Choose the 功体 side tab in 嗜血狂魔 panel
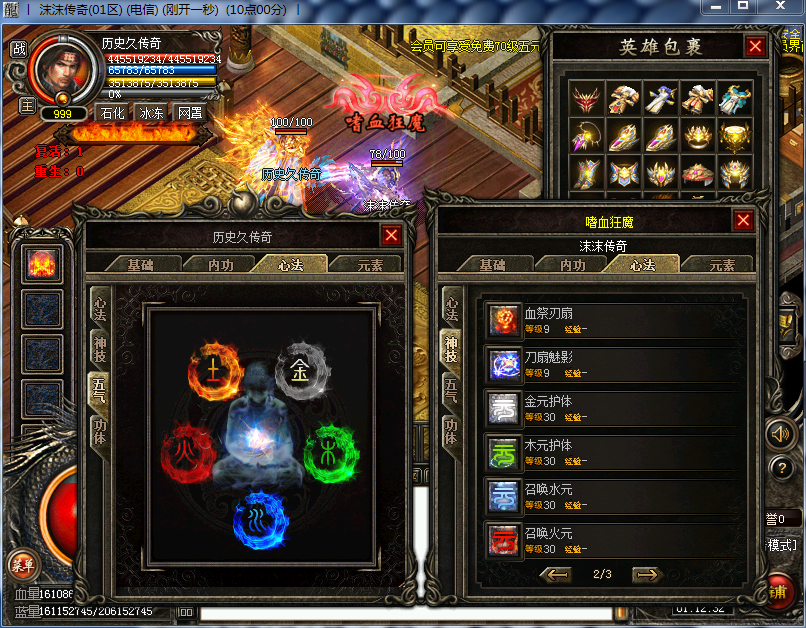 (x=451, y=432)
